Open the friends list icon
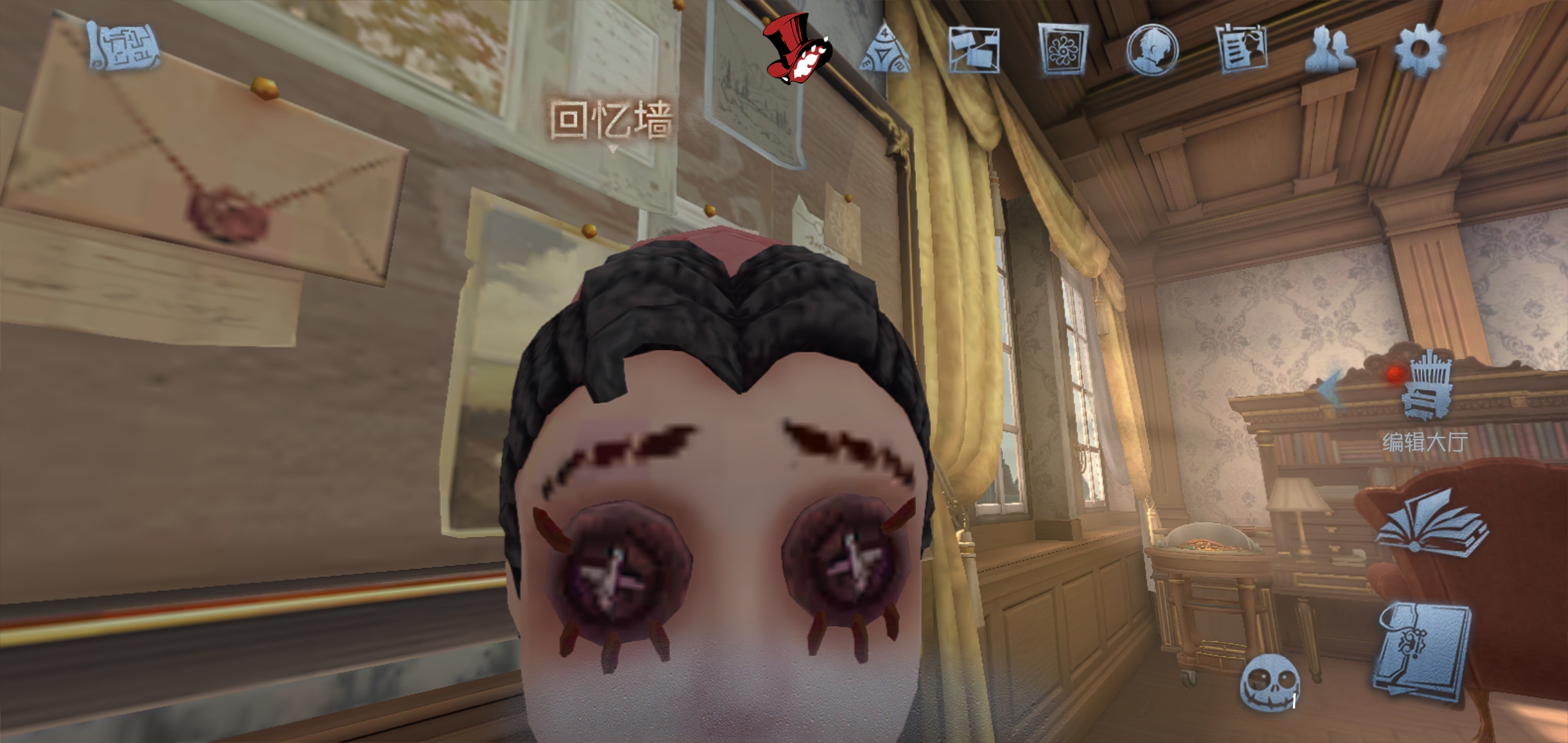The height and width of the screenshot is (743, 1568). point(1329,50)
